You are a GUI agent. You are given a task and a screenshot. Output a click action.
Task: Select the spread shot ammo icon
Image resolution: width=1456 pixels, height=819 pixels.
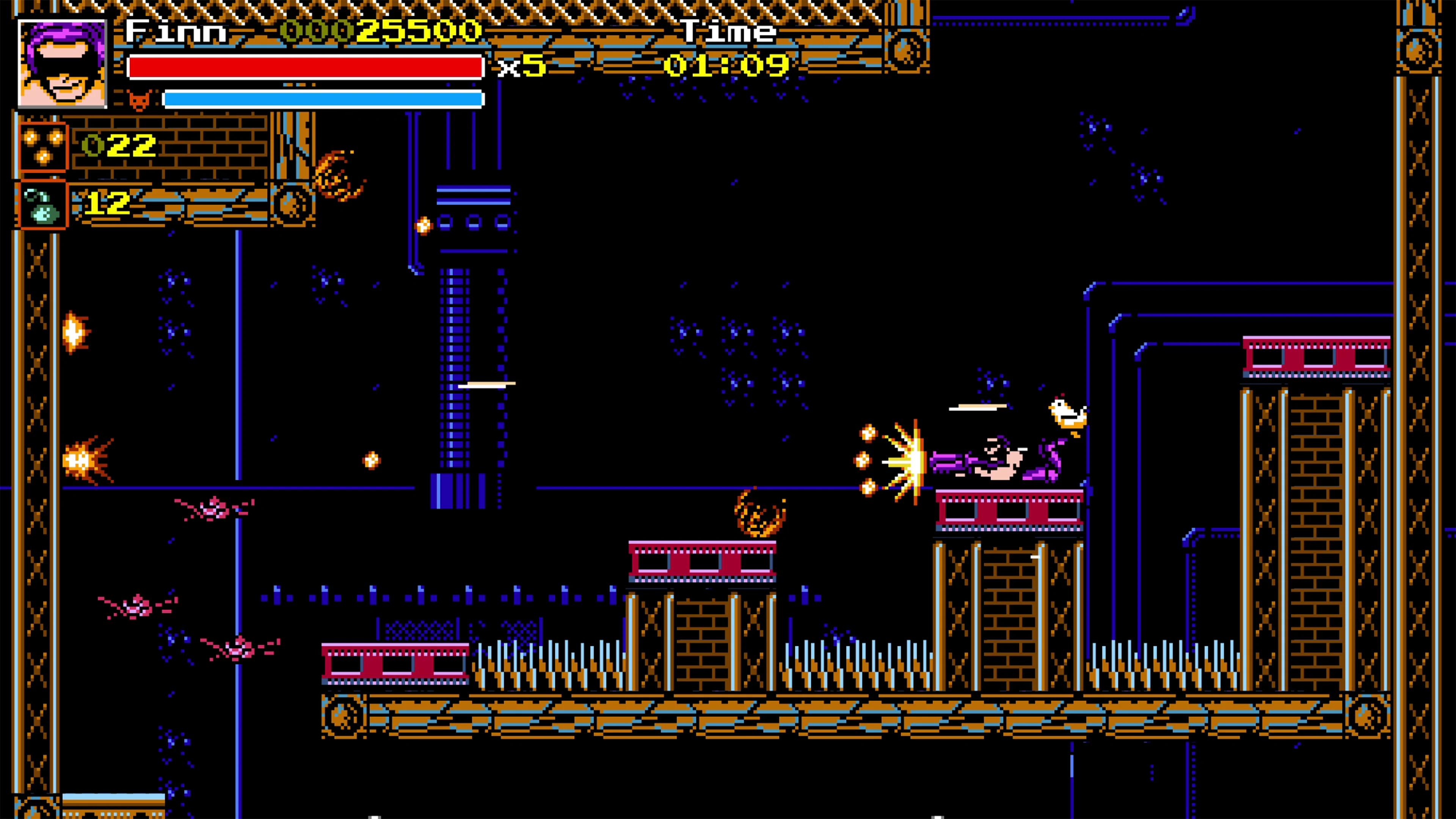click(43, 146)
